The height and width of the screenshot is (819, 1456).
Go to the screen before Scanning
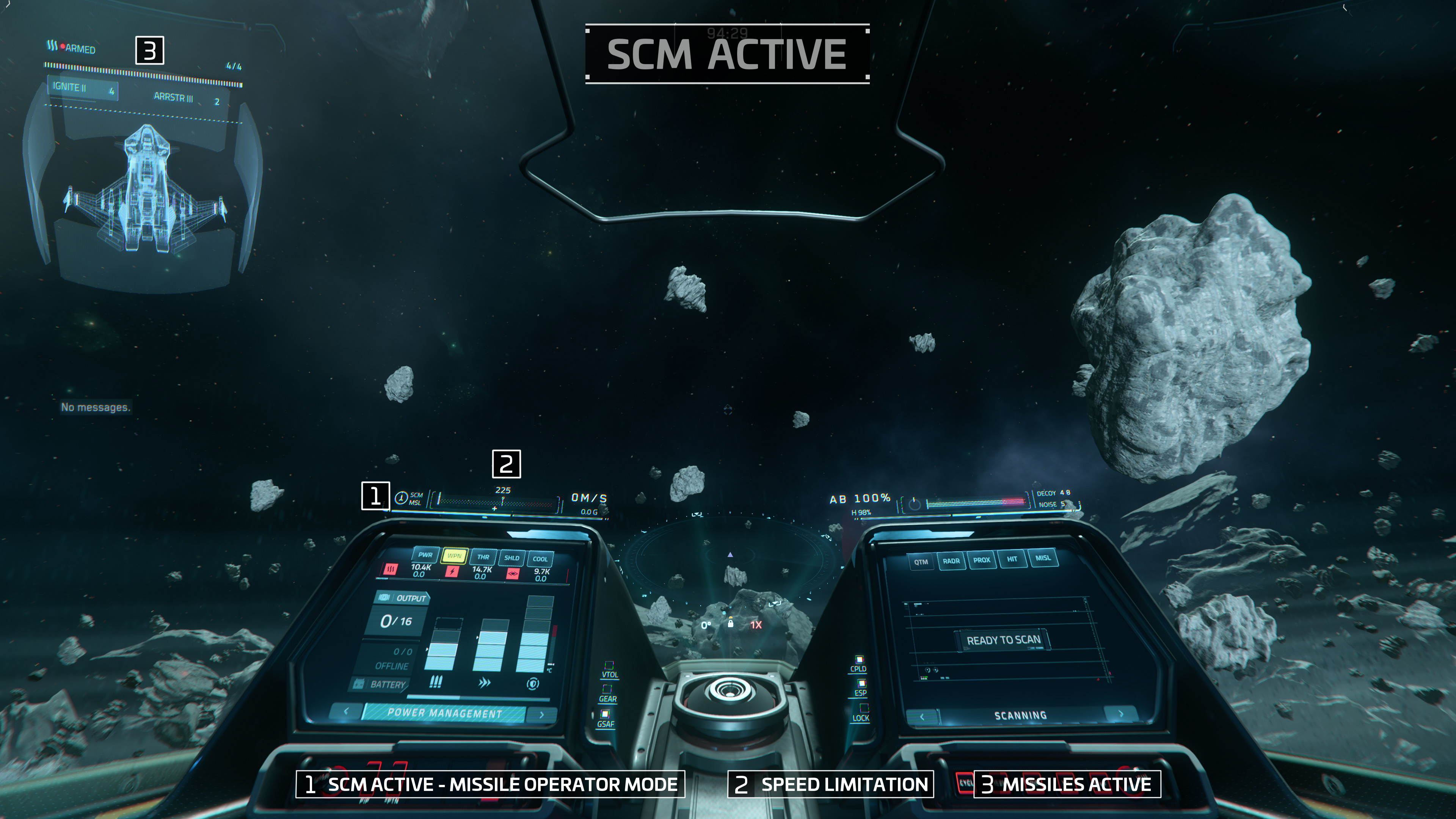pyautogui.click(x=922, y=717)
